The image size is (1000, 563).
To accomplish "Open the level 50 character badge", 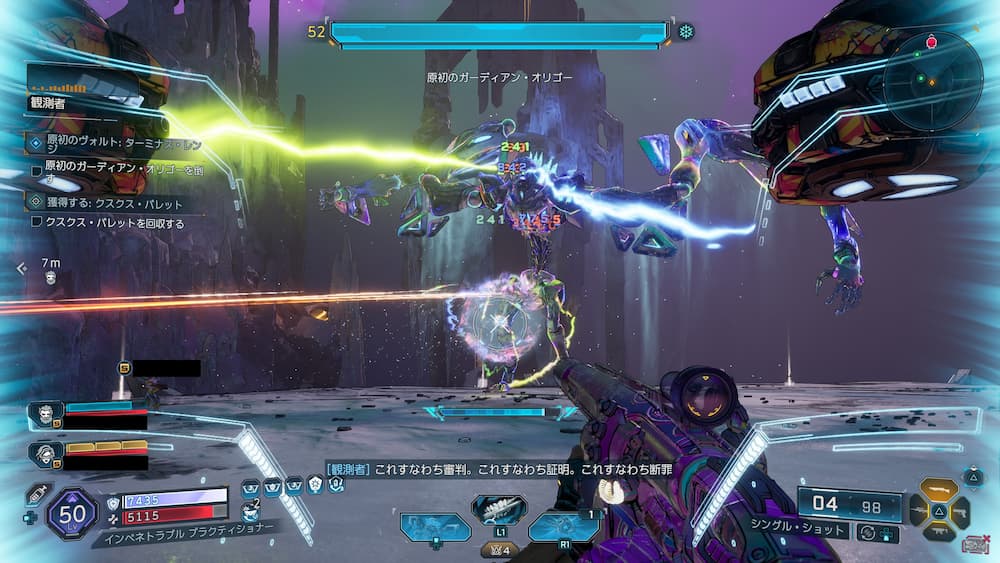I will click(x=73, y=513).
